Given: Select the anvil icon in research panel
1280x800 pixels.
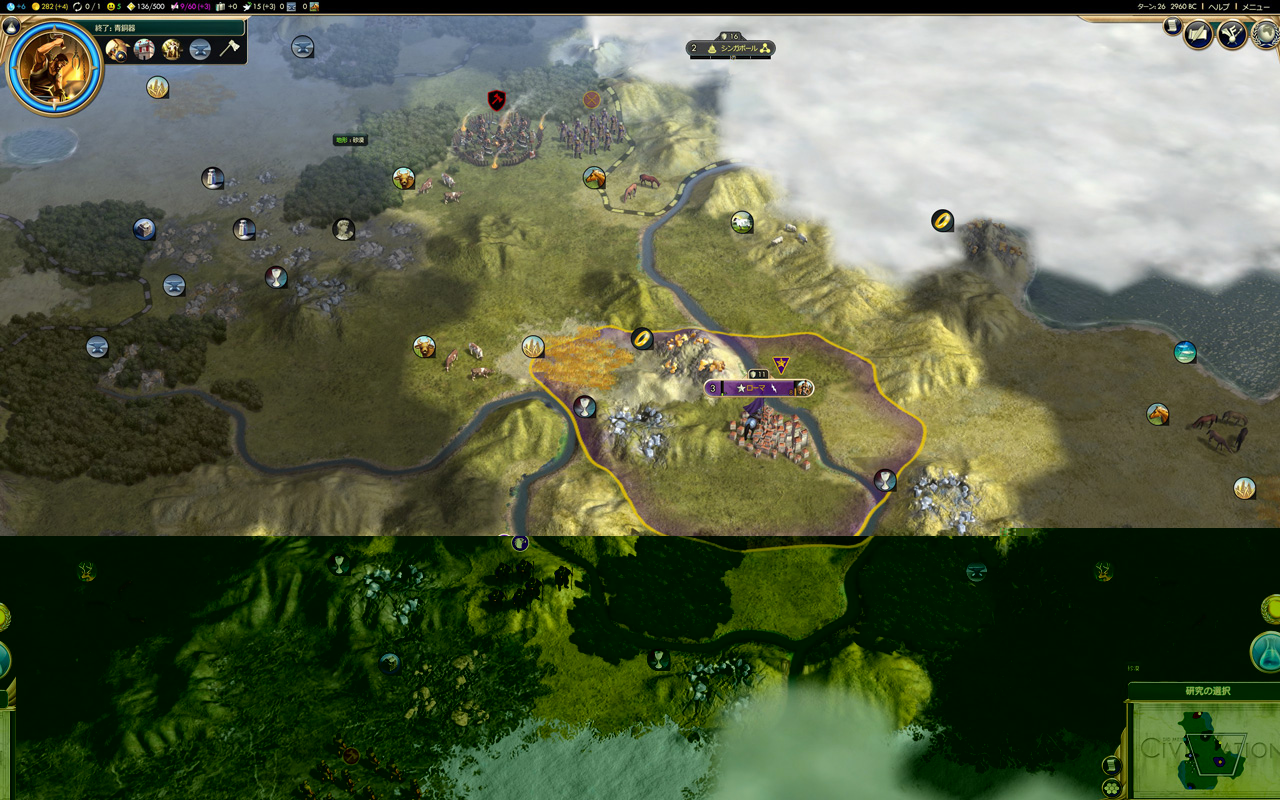Looking at the screenshot, I should point(200,49).
